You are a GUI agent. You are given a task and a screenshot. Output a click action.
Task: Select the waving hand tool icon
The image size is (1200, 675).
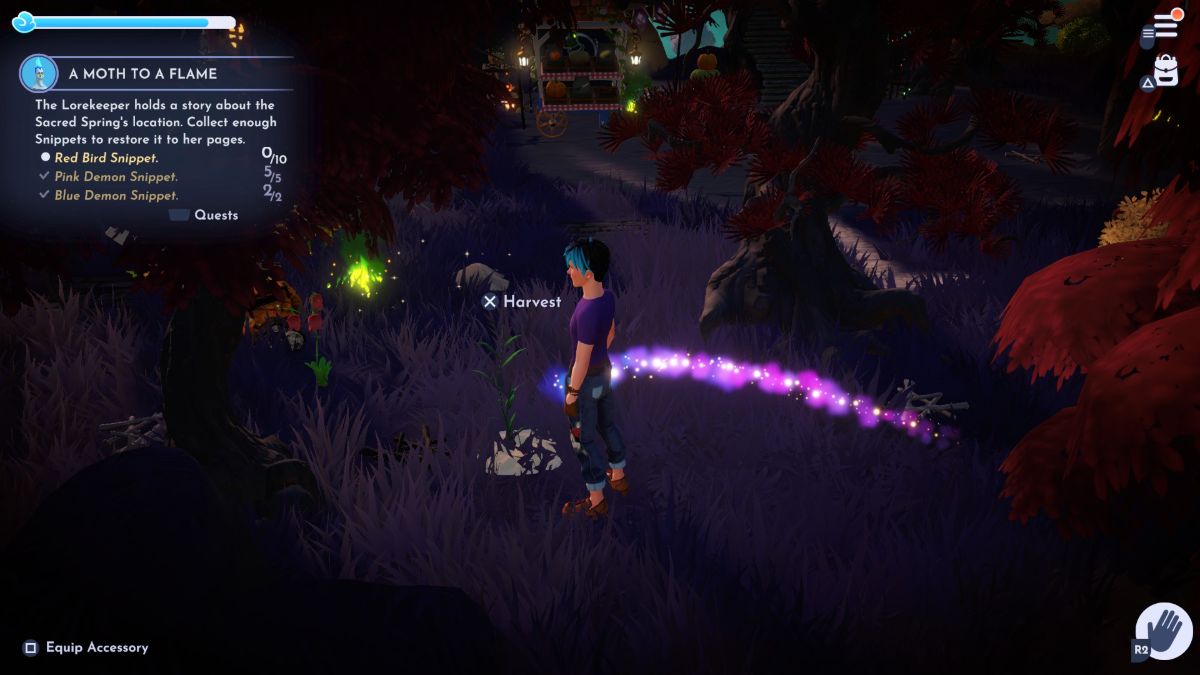point(1165,631)
